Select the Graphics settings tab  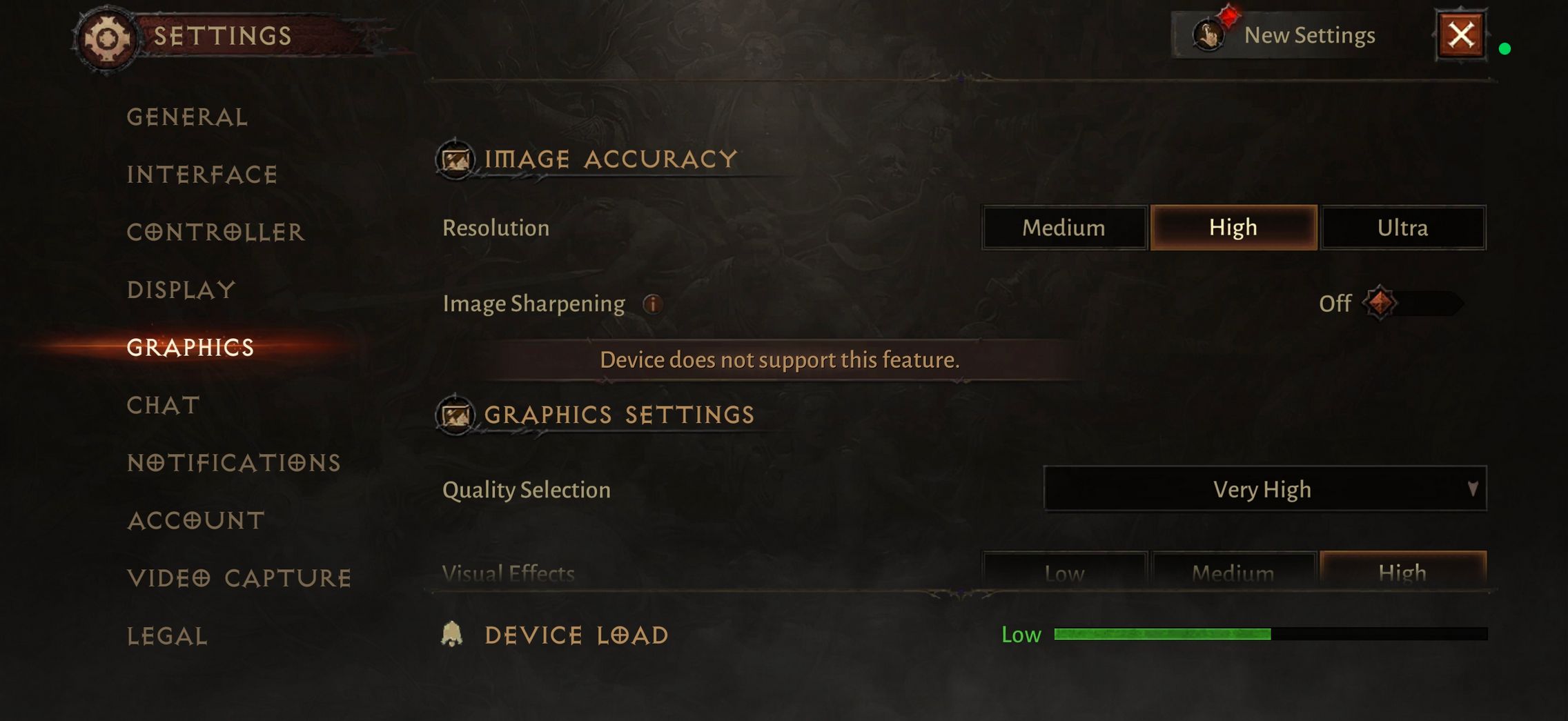190,347
